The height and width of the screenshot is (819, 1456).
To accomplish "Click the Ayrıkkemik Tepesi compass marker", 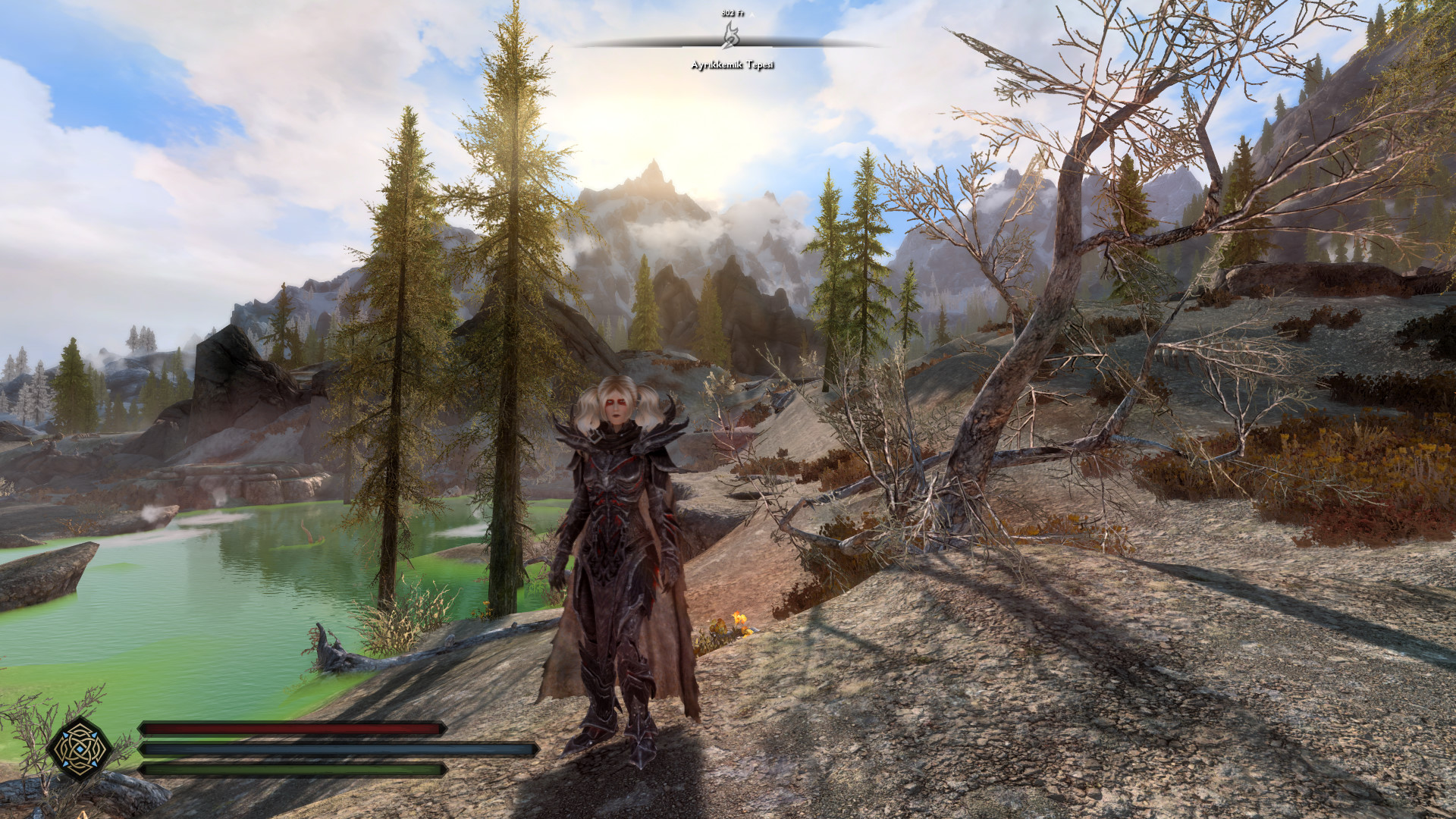I will click(x=730, y=34).
